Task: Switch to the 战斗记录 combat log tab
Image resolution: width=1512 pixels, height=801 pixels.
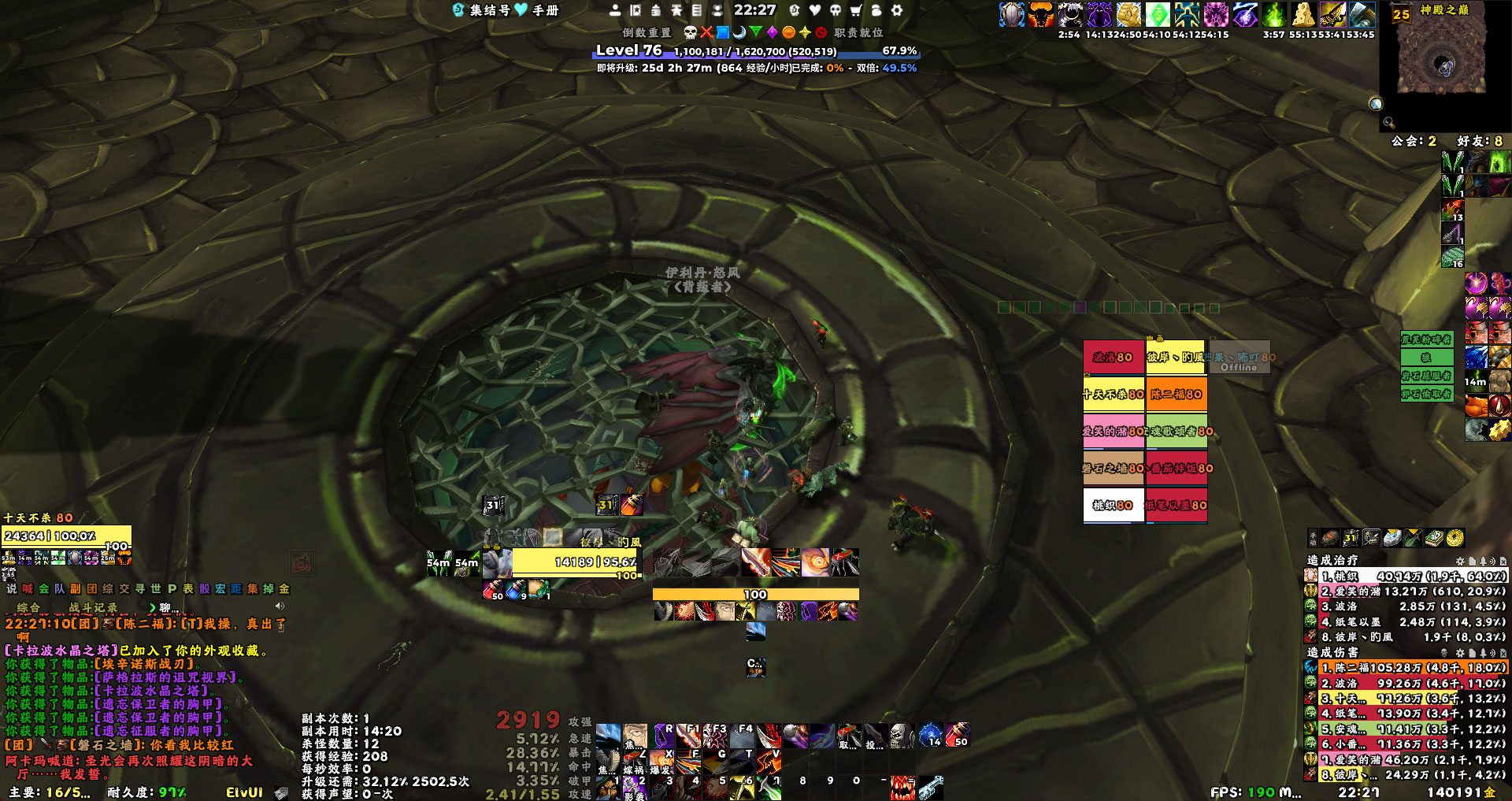Action: click(93, 607)
